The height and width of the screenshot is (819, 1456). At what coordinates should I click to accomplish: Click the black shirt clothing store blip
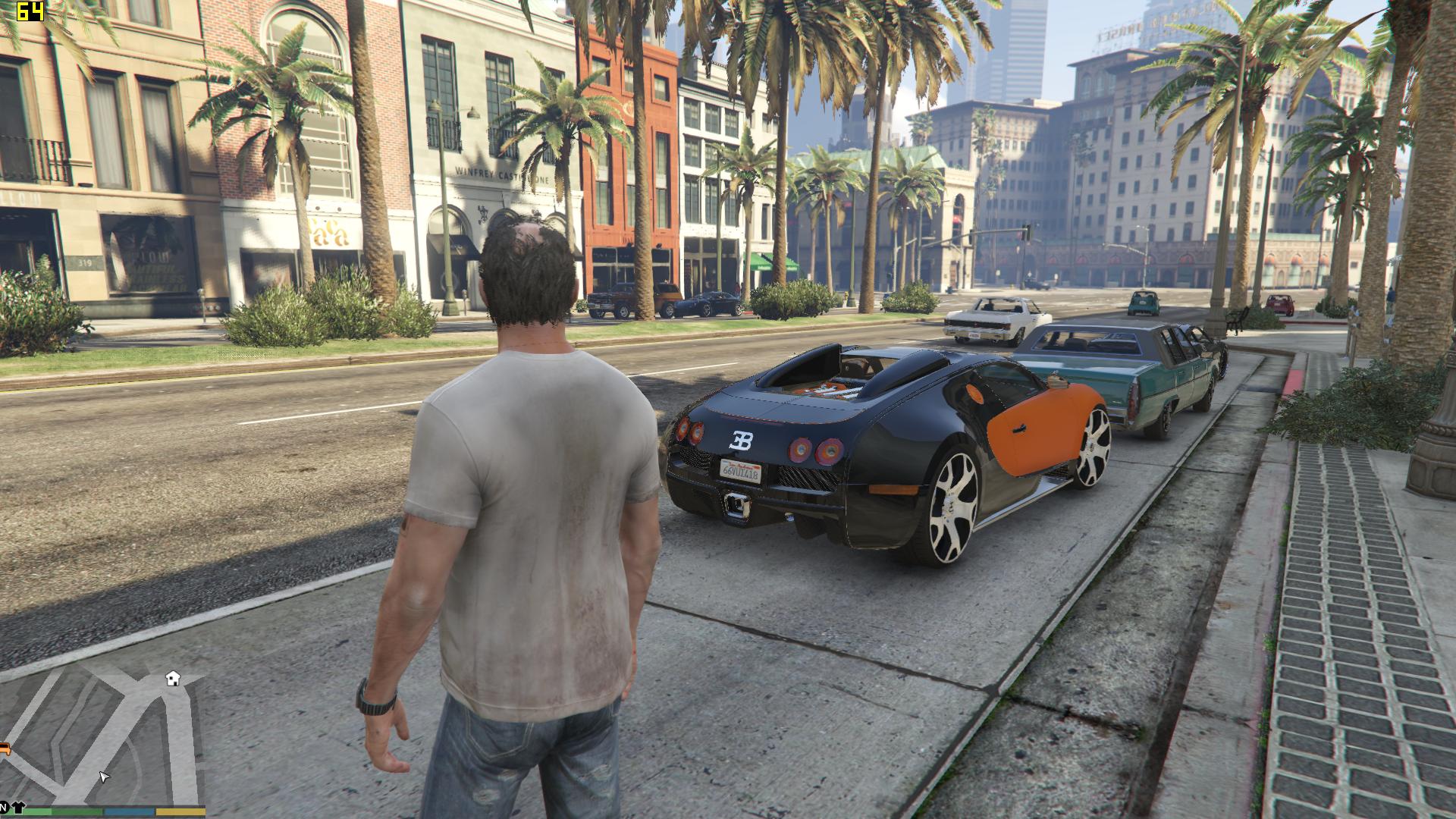click(17, 806)
